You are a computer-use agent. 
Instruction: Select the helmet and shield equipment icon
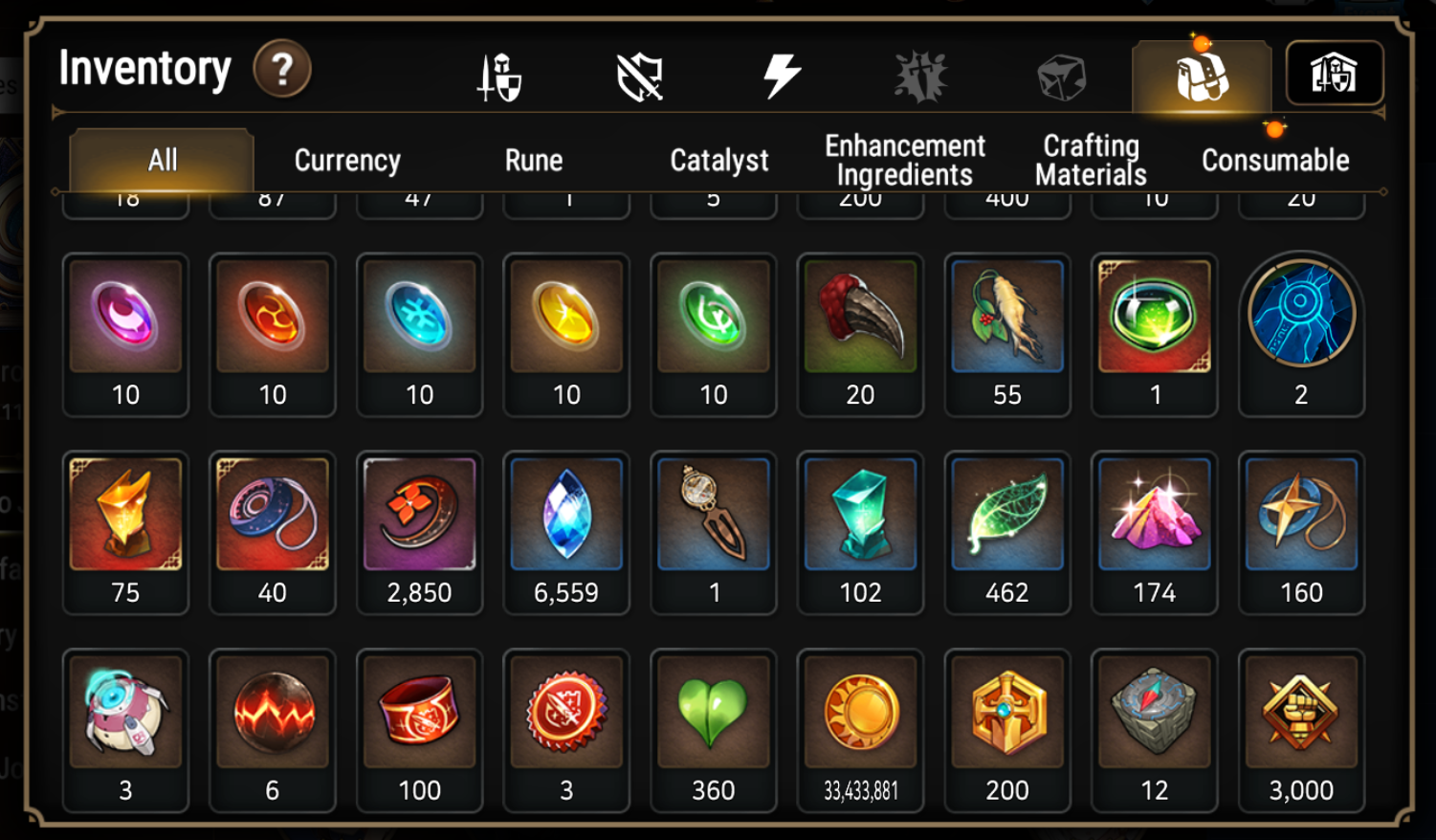coord(498,73)
